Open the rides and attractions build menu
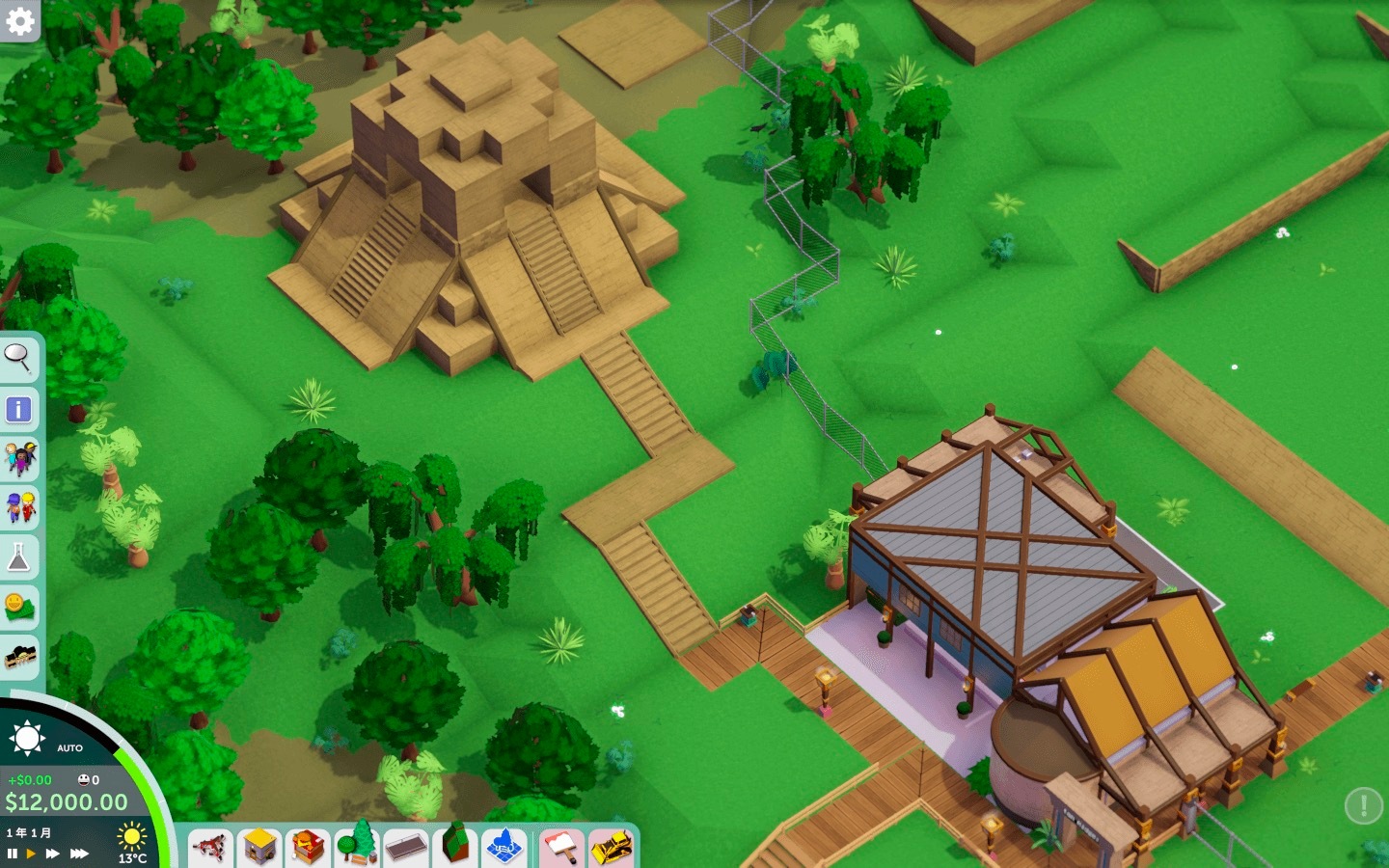Viewport: 1389px width, 868px height. 210,847
